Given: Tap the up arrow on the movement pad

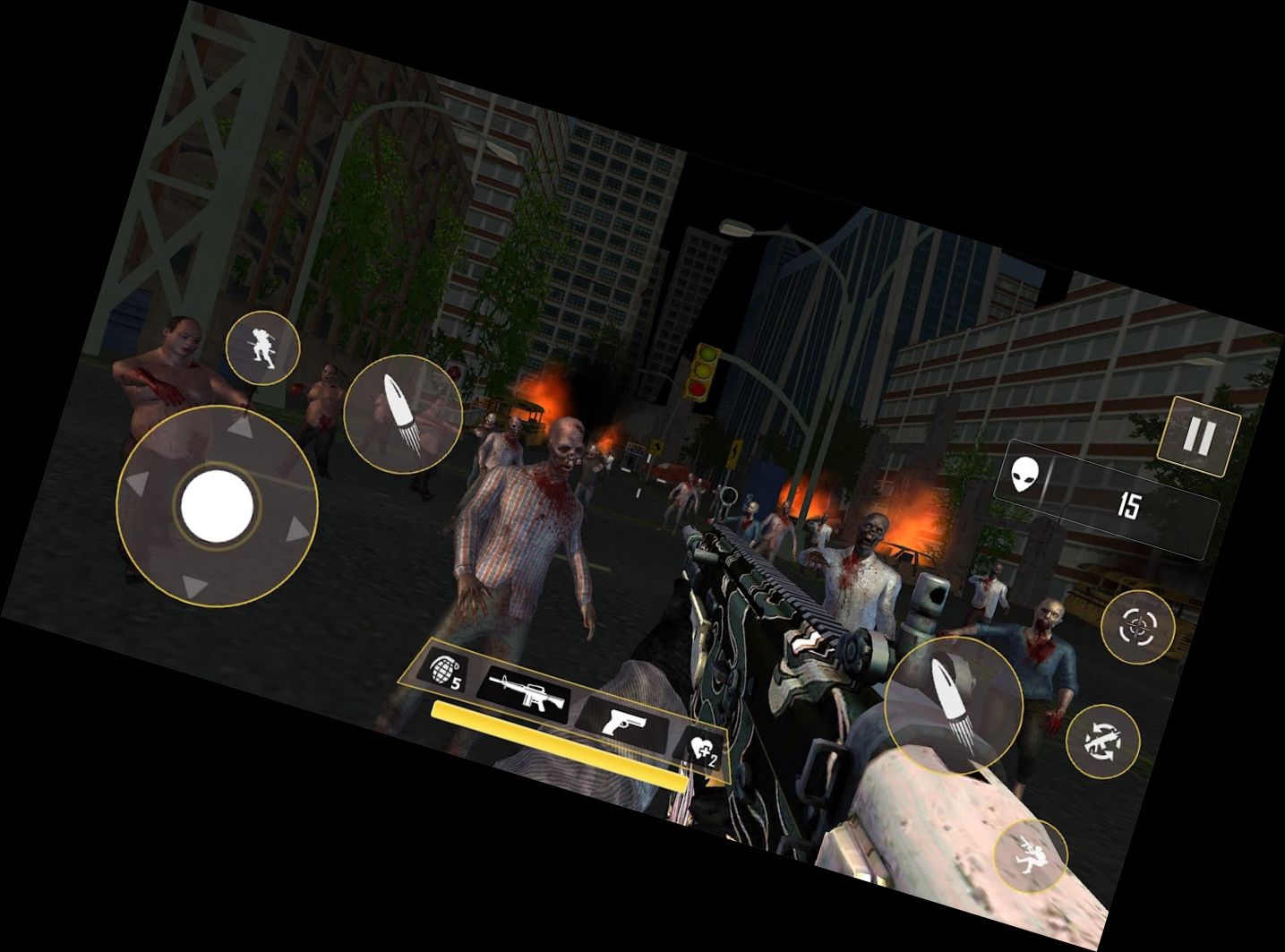Looking at the screenshot, I should (x=239, y=430).
